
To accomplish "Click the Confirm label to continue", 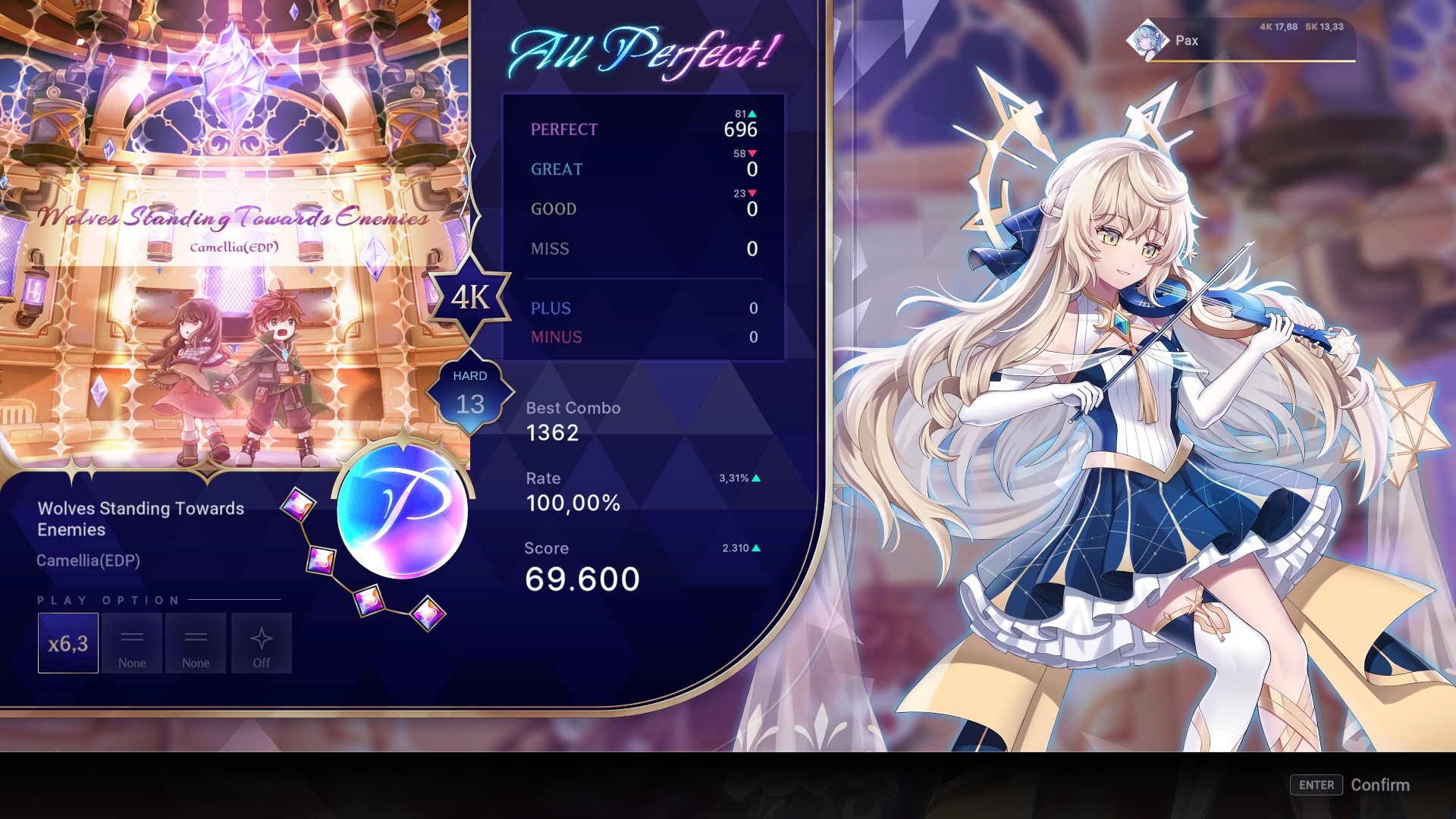I will pyautogui.click(x=1379, y=785).
